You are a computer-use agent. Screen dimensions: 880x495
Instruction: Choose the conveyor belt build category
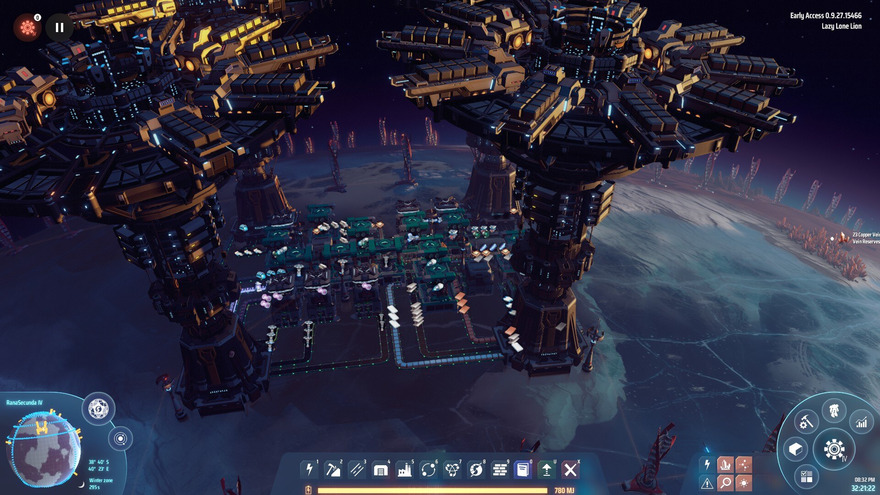(x=357, y=469)
